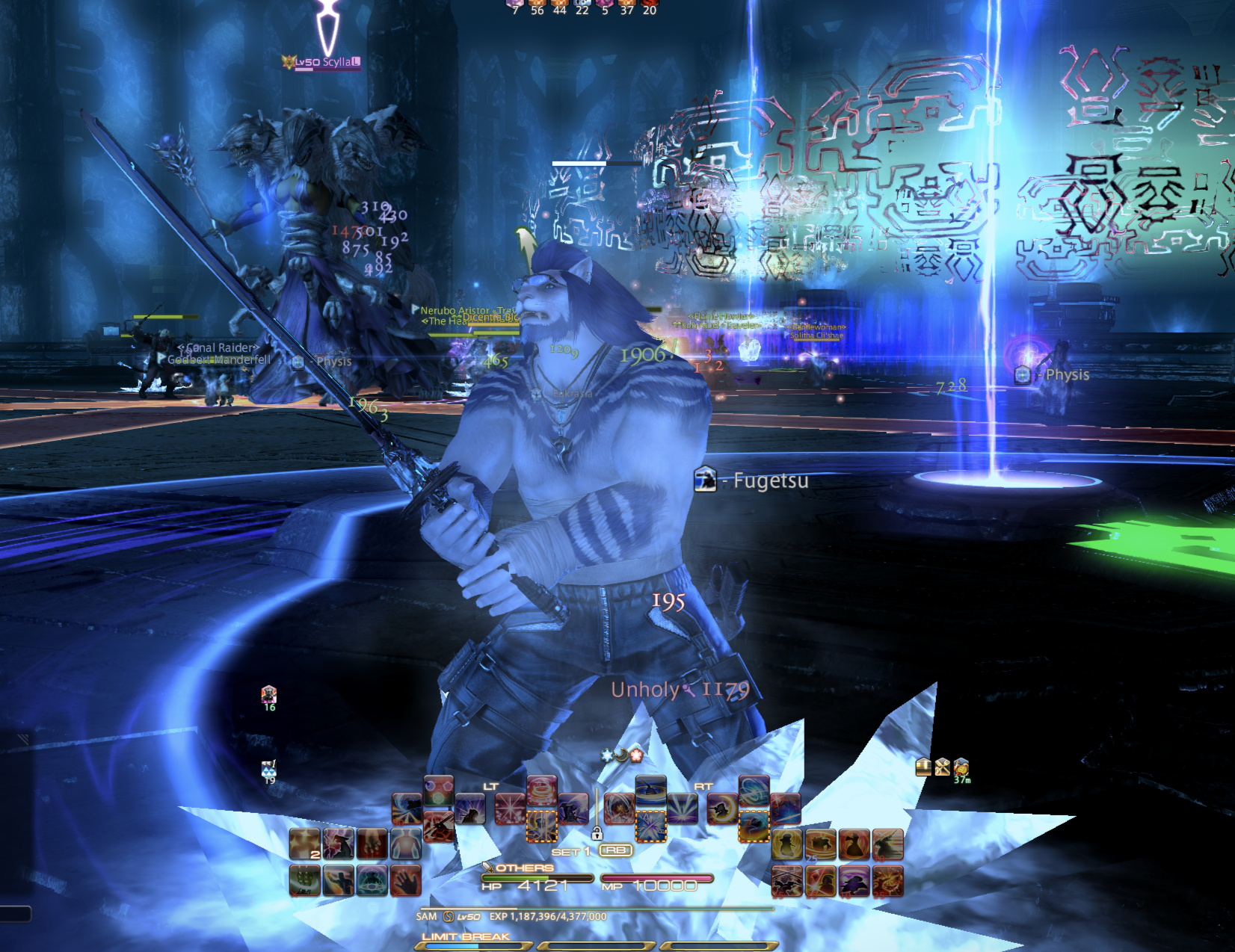The width and height of the screenshot is (1235, 952).
Task: Activate the three-symbol Sen ability at top of LT
Action: coord(439,790)
